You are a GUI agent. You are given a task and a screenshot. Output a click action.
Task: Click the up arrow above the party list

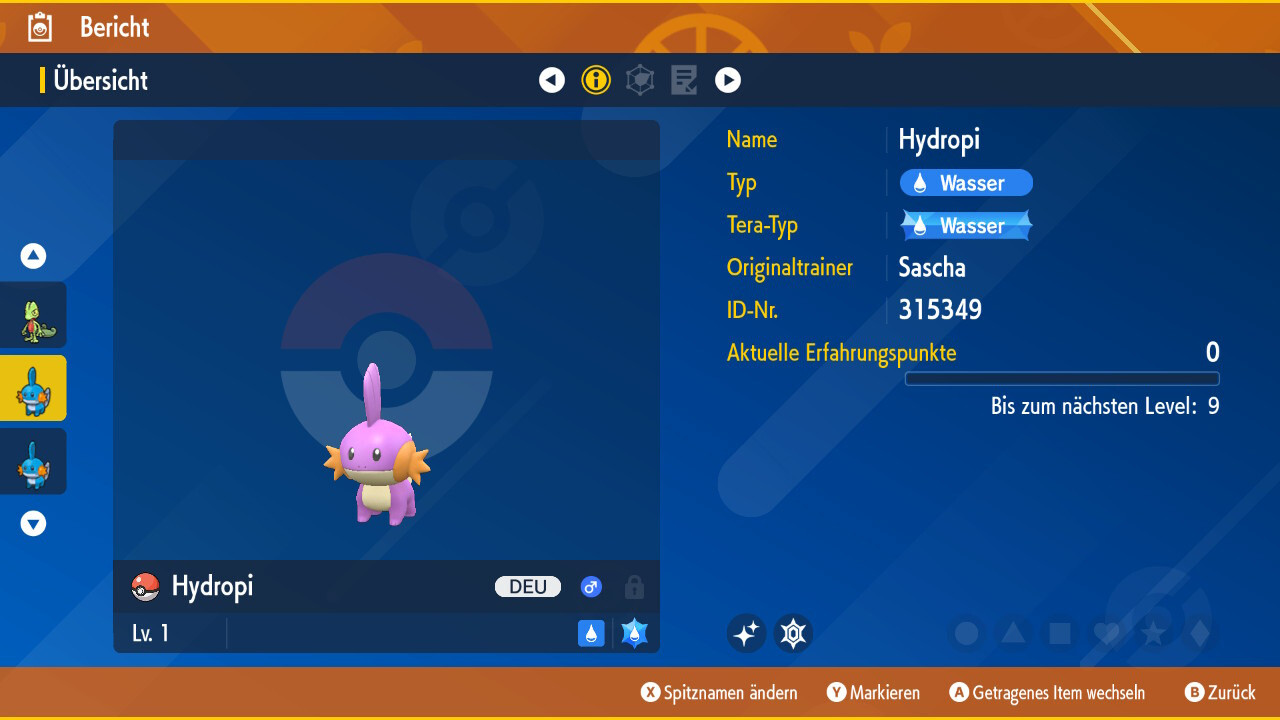(33, 256)
